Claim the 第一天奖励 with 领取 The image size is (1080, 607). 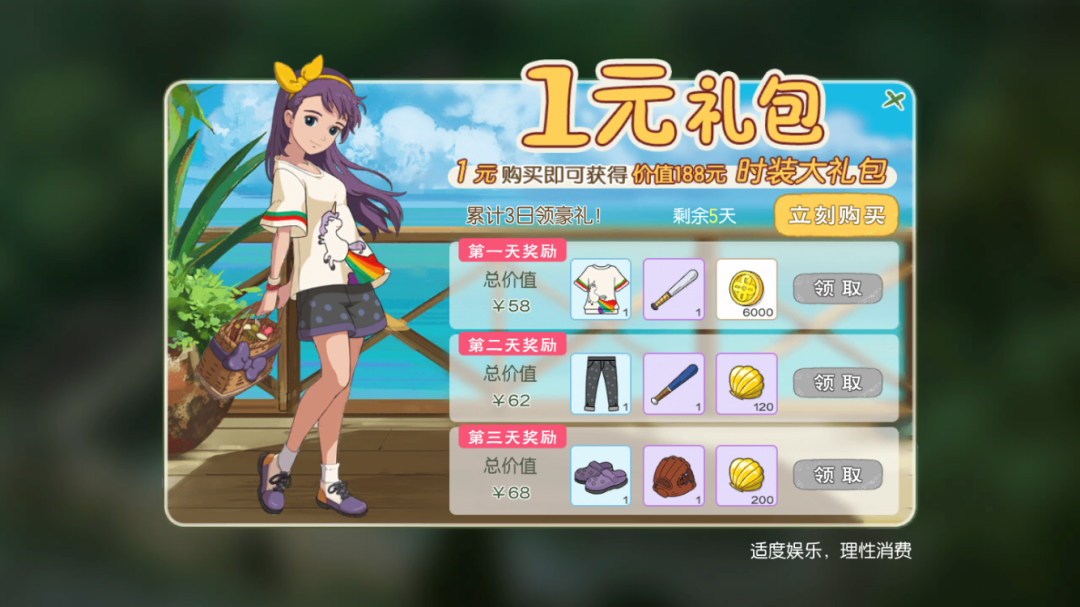837,289
